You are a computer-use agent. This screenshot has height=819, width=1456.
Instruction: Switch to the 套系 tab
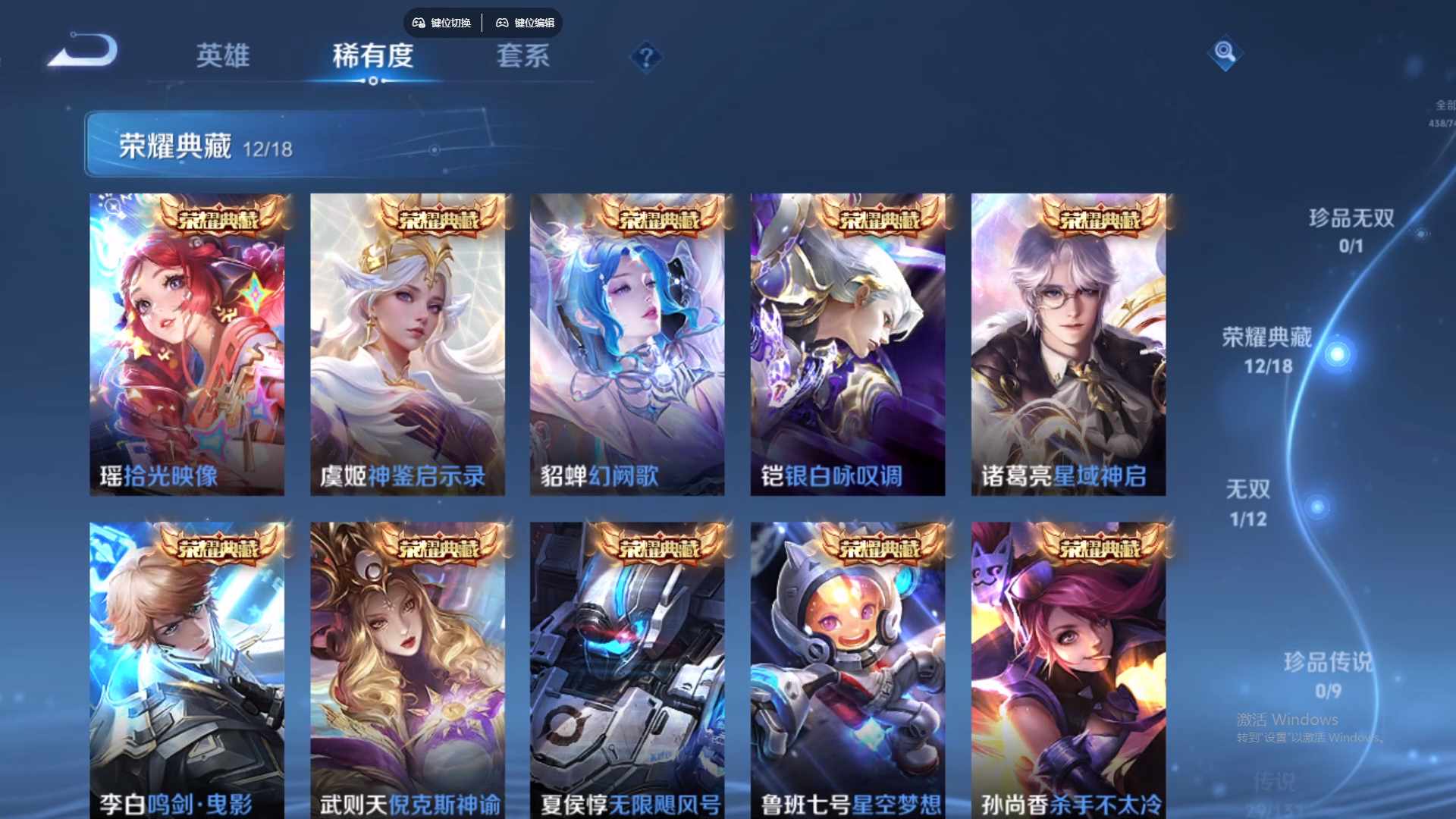click(524, 56)
